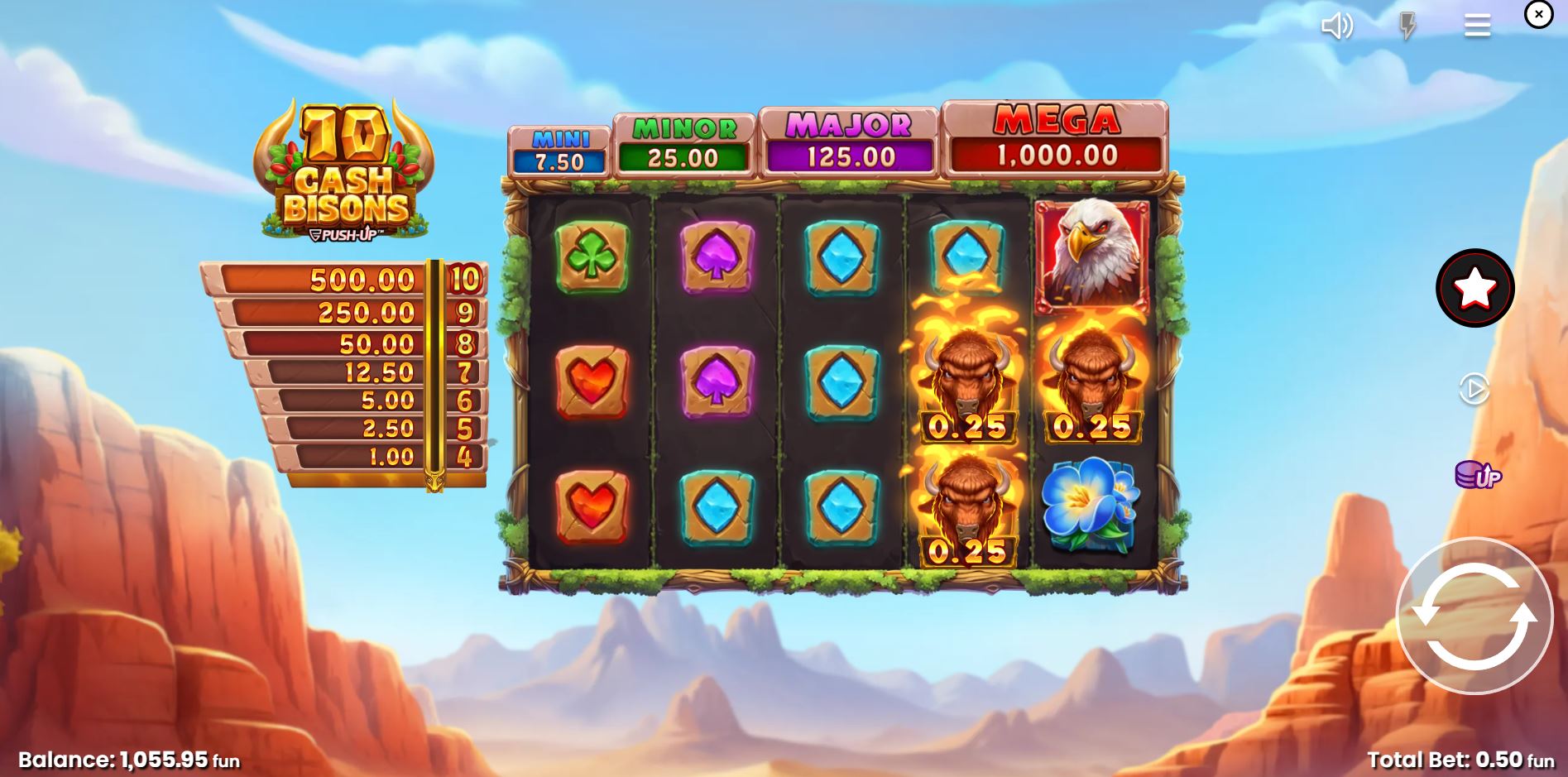The height and width of the screenshot is (777, 1568).
Task: Enable turbo spins with the lightning icon
Action: point(1407,26)
